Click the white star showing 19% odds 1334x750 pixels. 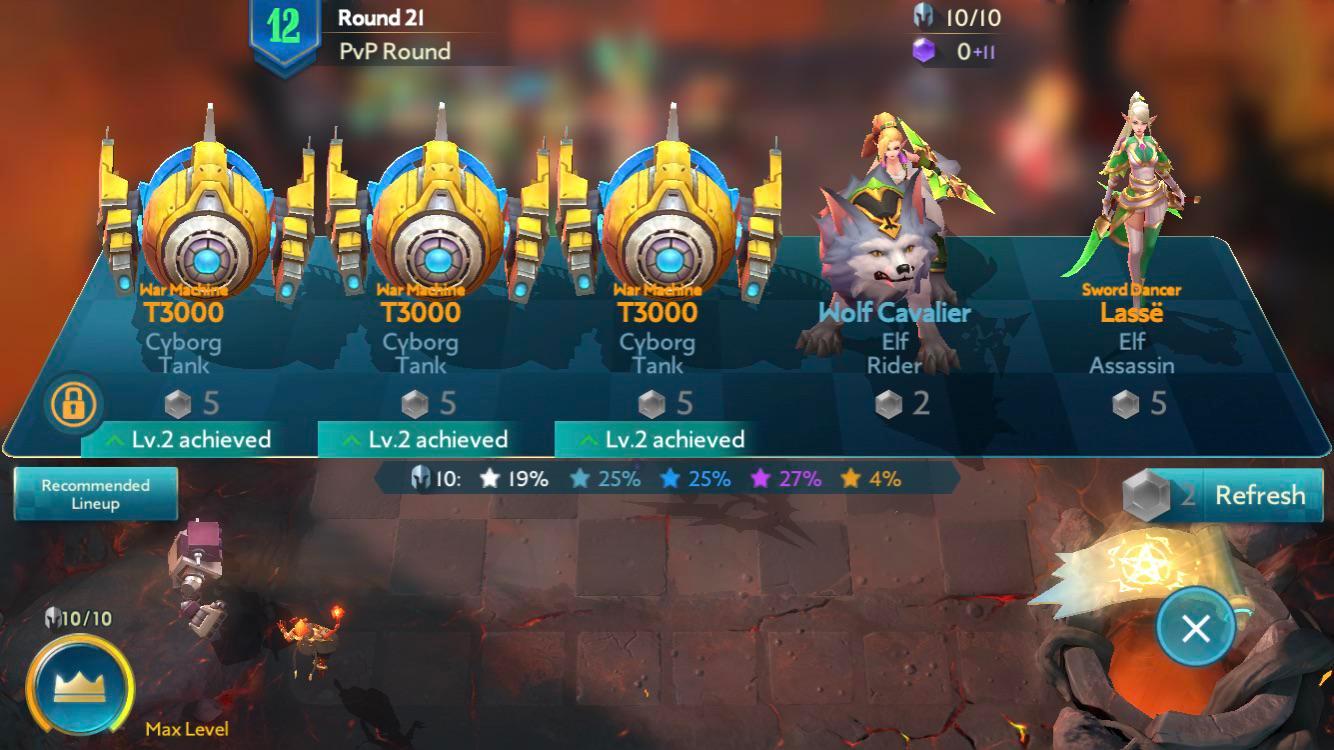(491, 480)
